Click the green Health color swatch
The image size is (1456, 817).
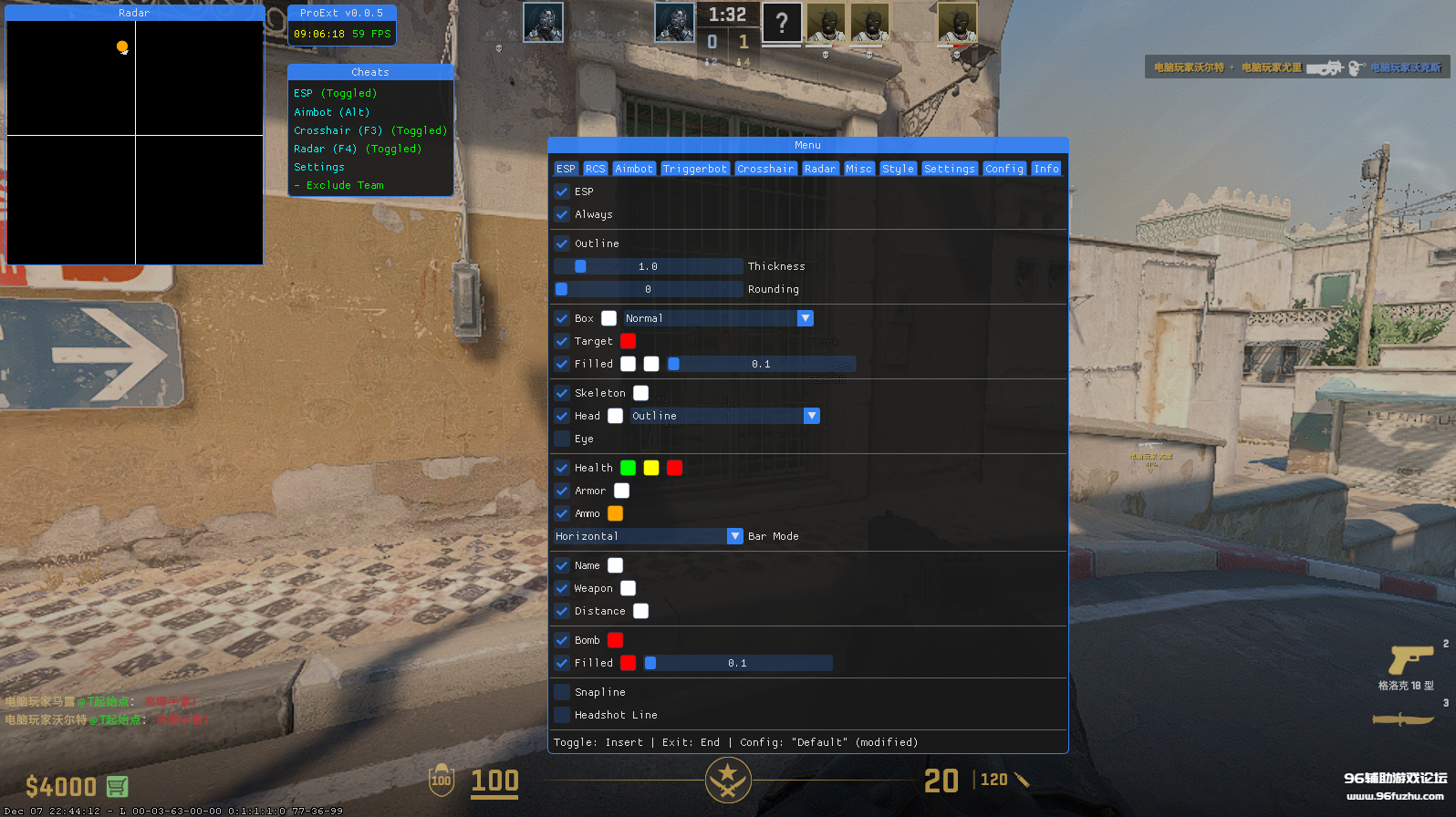coord(628,468)
